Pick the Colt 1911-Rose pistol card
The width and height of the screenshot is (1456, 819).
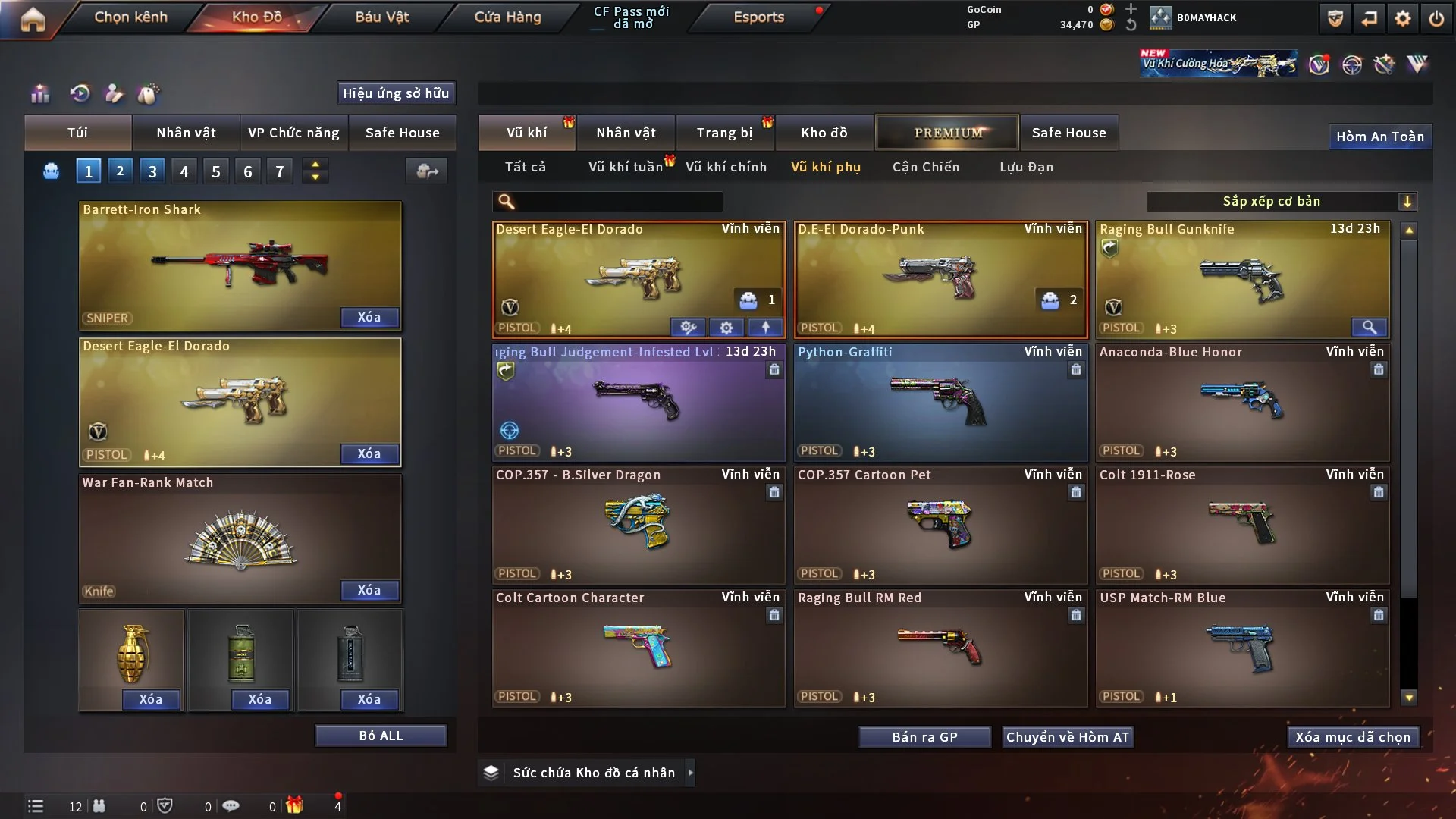click(x=1242, y=526)
